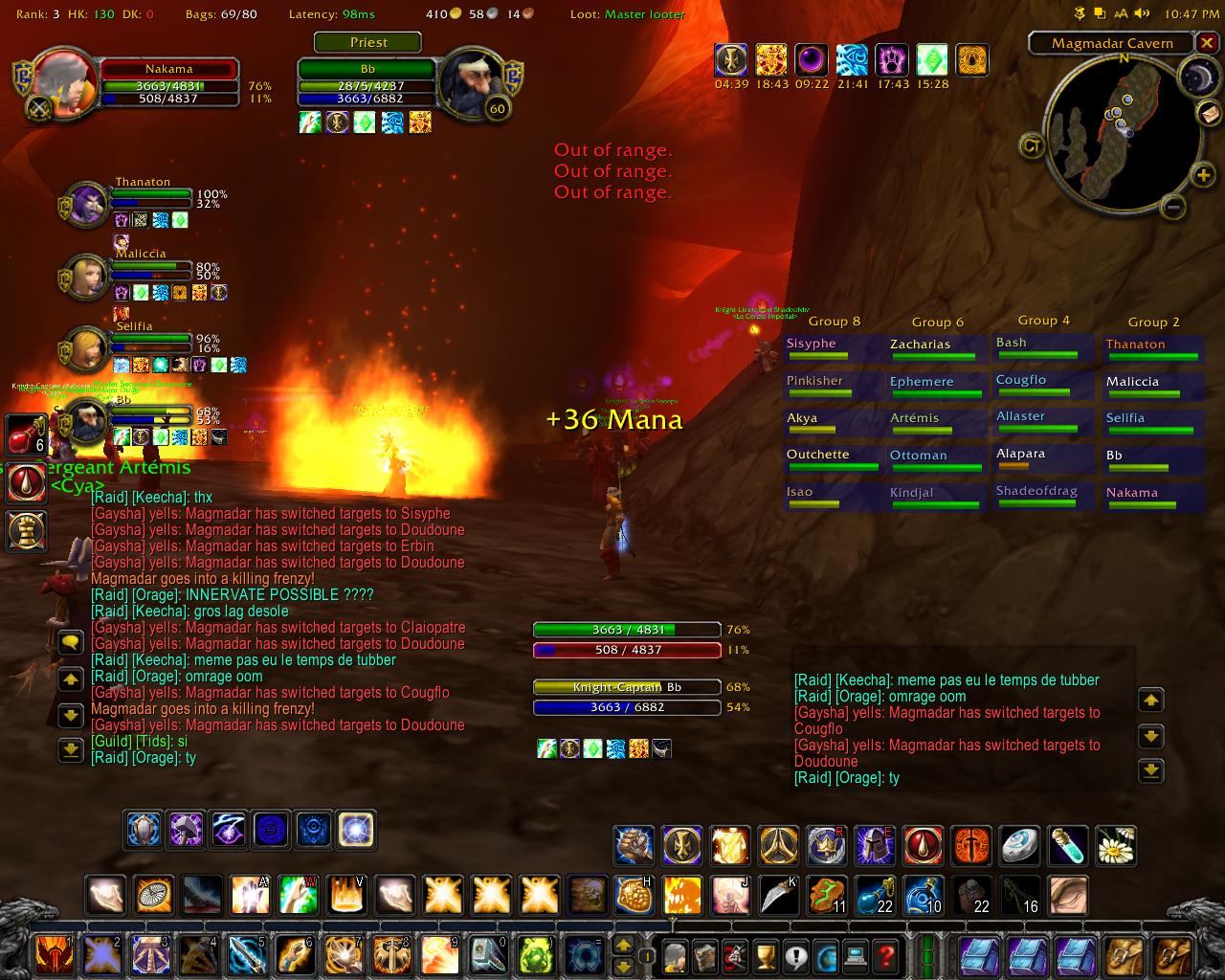Use the item stack showing 11
Viewport: 1225px width, 980px height.
[x=827, y=896]
